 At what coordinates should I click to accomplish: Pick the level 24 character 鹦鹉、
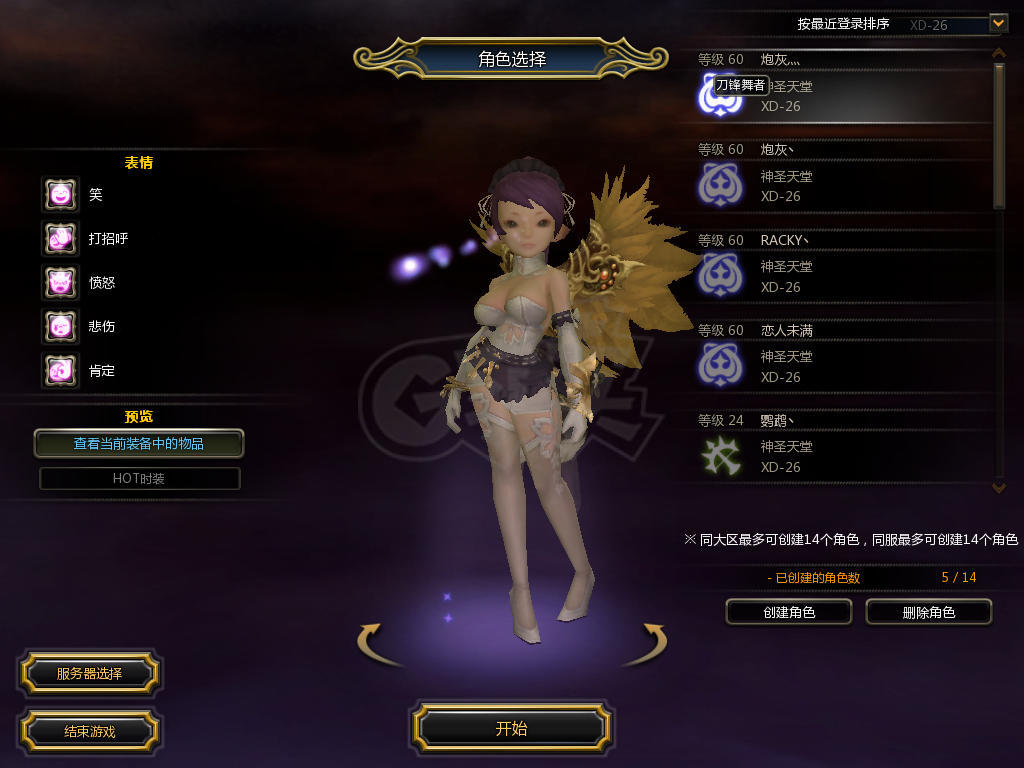[x=840, y=447]
